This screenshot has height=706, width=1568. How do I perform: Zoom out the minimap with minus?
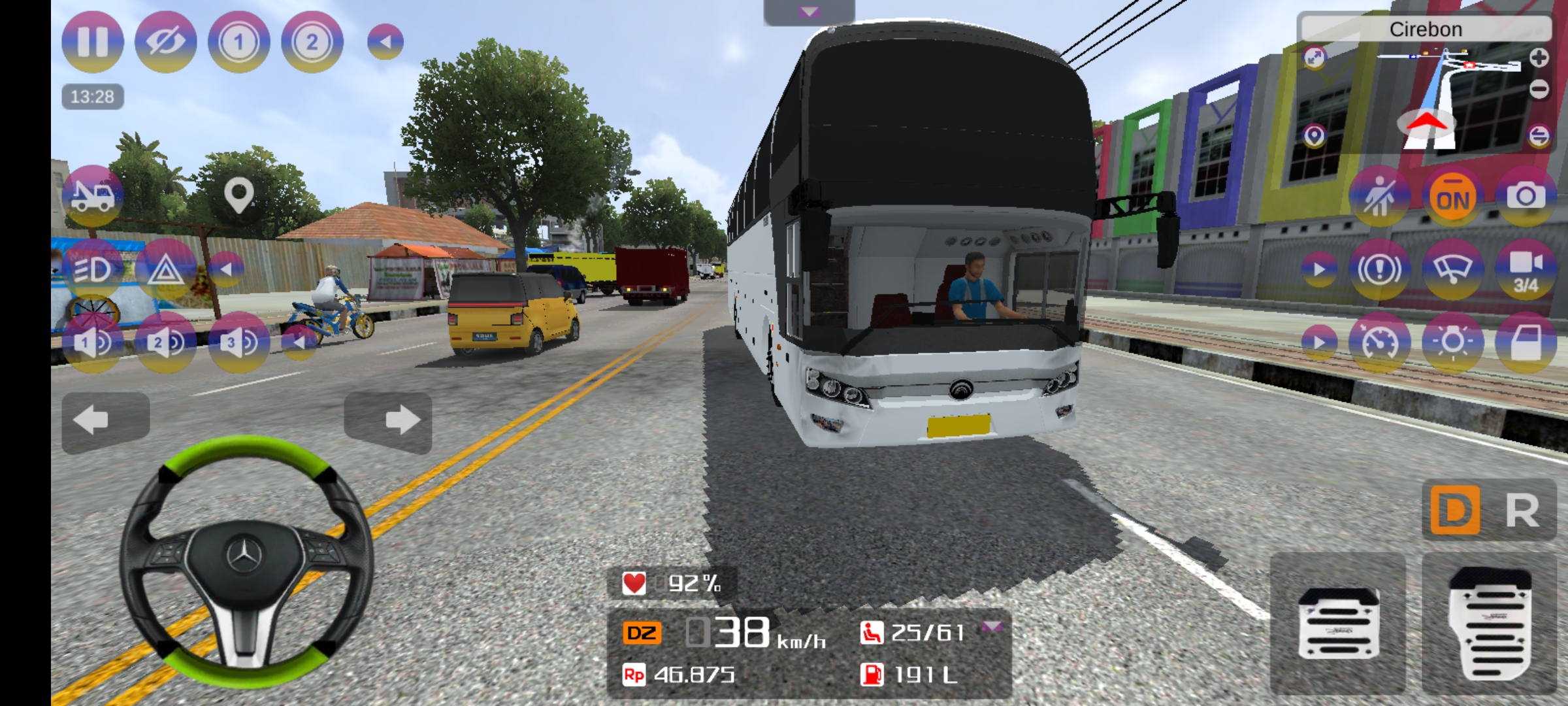1539,90
